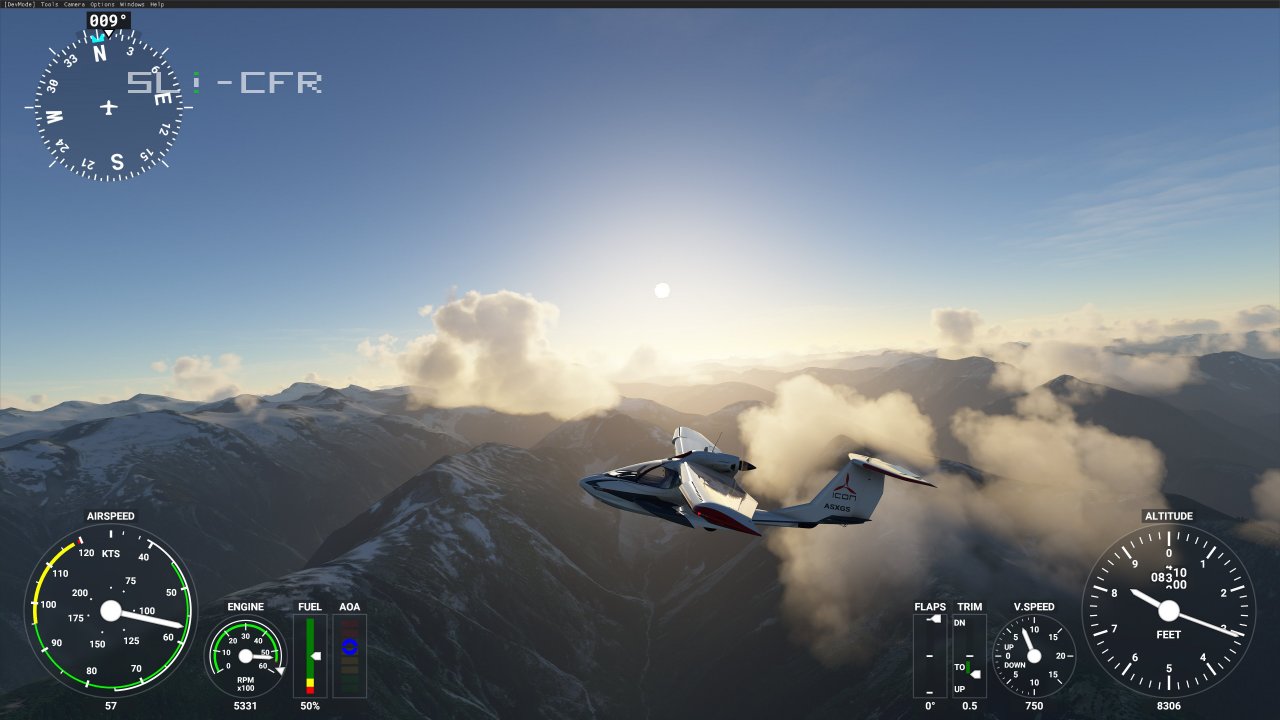Click the FLAPS 0° value readout
Screen dimensions: 1280x720
coord(930,705)
